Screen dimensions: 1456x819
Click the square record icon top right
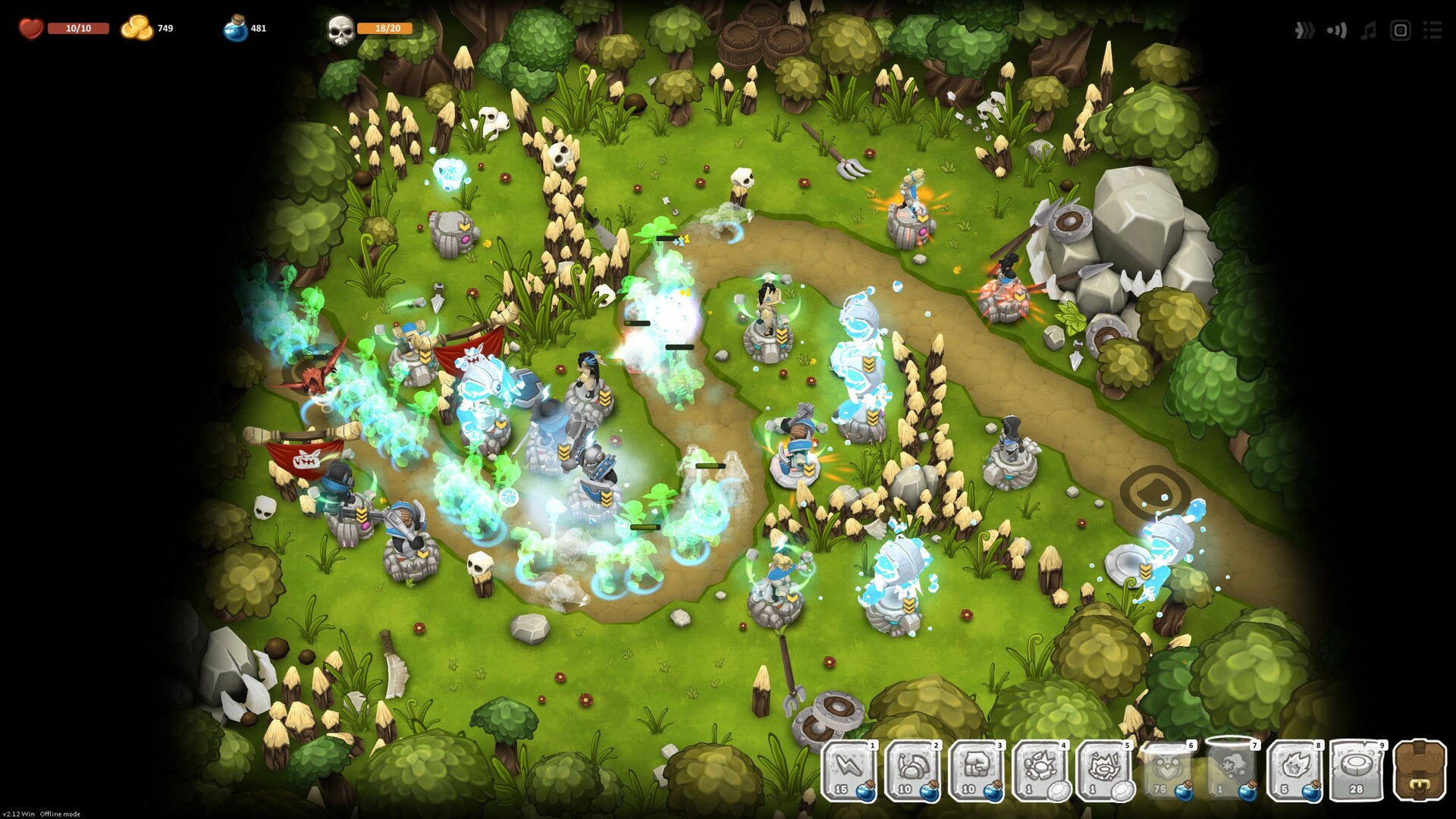tap(1401, 30)
